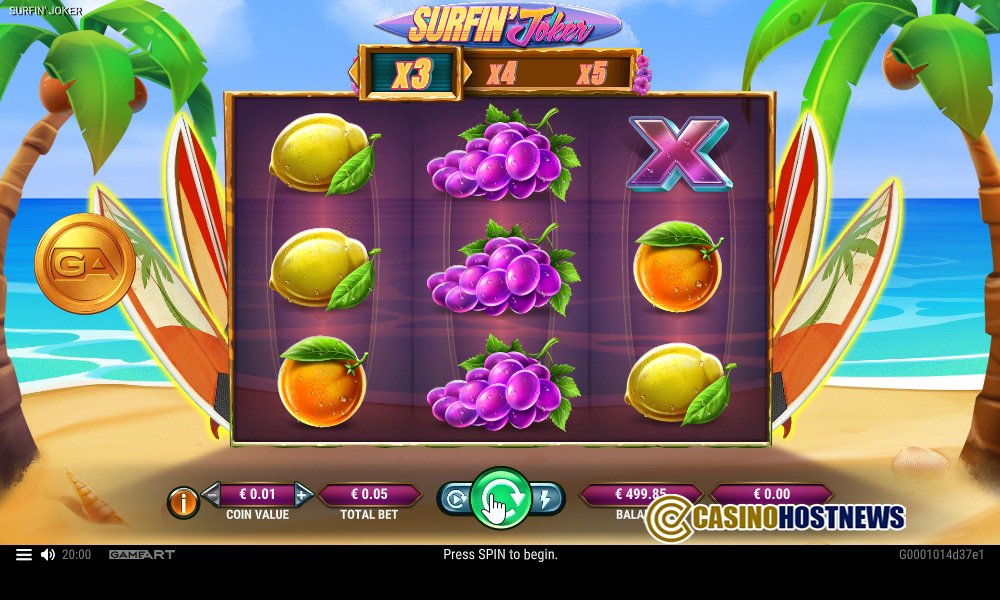Spin the reels with the green button

[x=500, y=497]
